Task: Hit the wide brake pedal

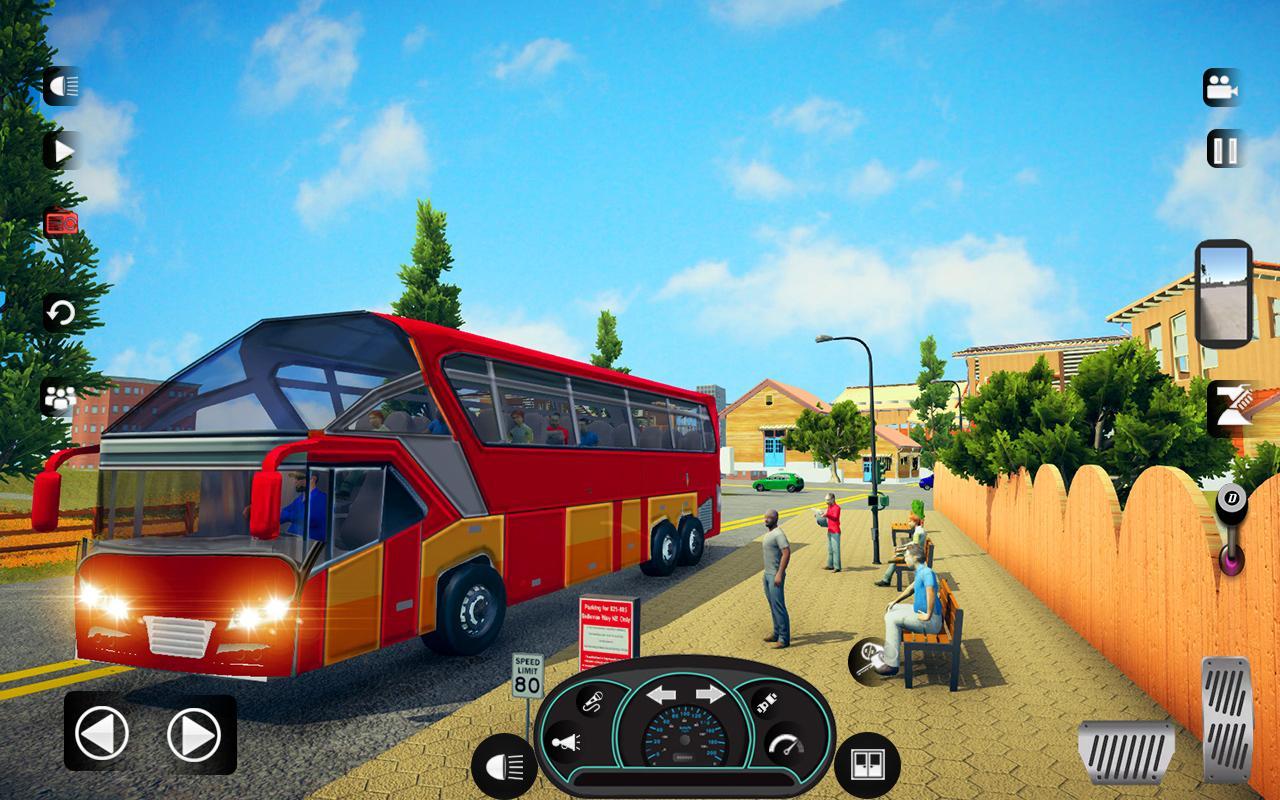Action: point(1126,751)
